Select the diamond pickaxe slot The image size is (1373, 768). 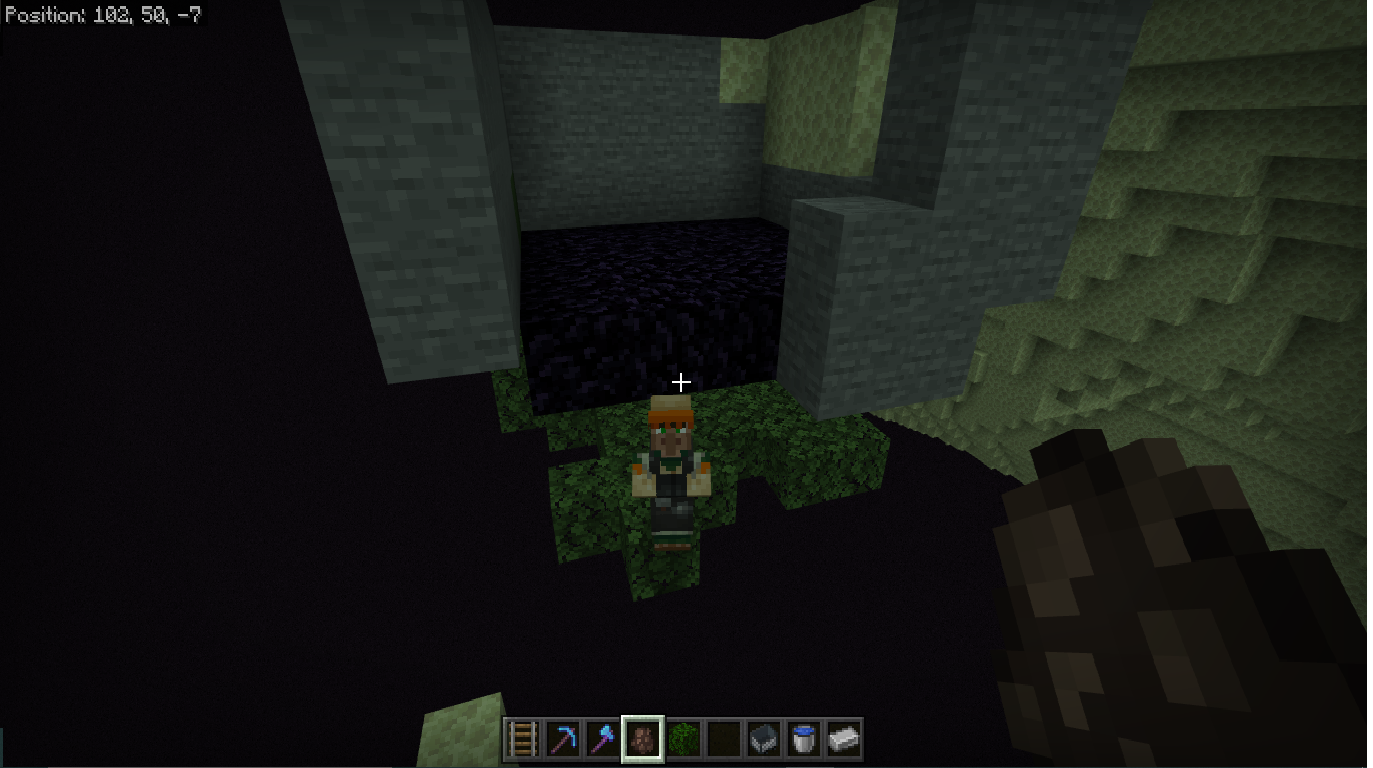tap(562, 739)
